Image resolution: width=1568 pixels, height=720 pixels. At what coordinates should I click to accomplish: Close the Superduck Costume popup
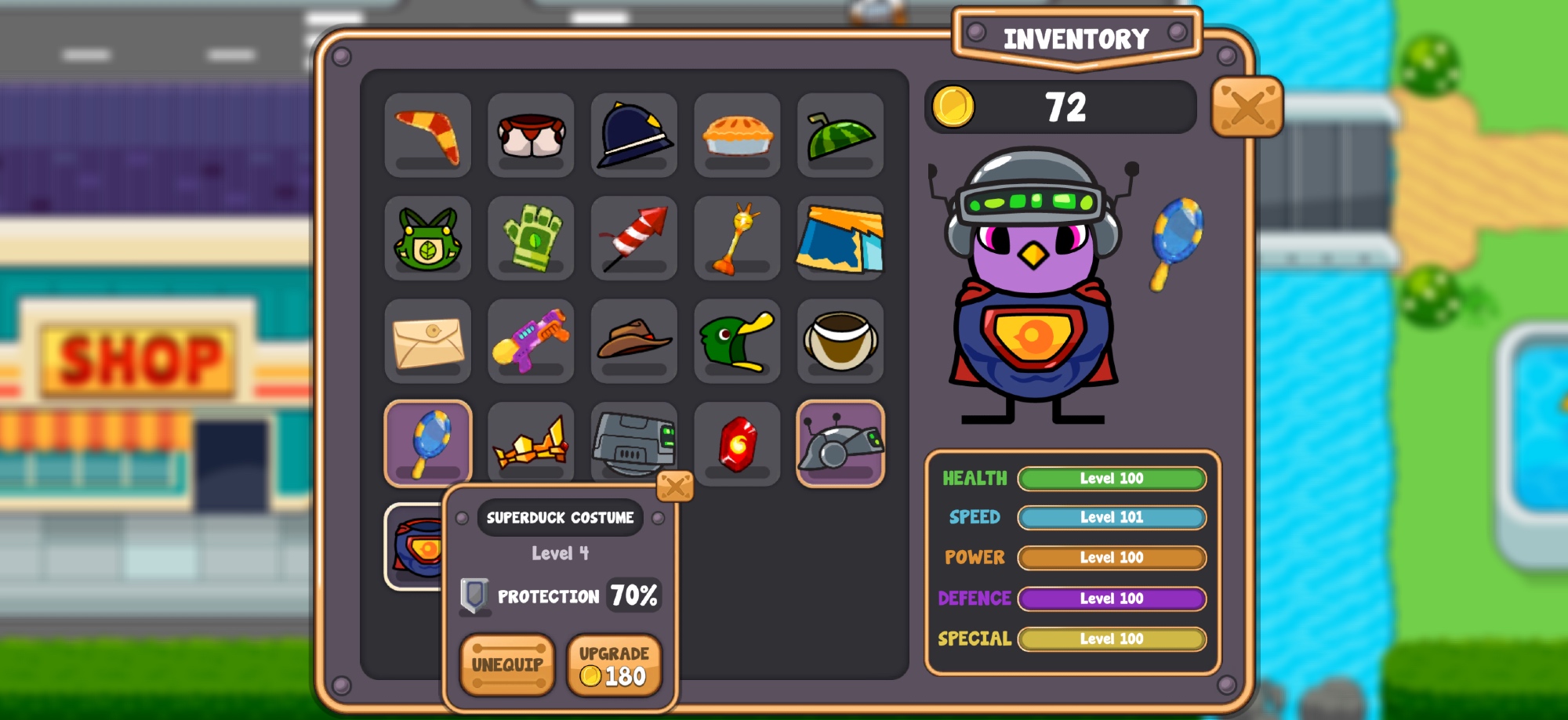(674, 487)
